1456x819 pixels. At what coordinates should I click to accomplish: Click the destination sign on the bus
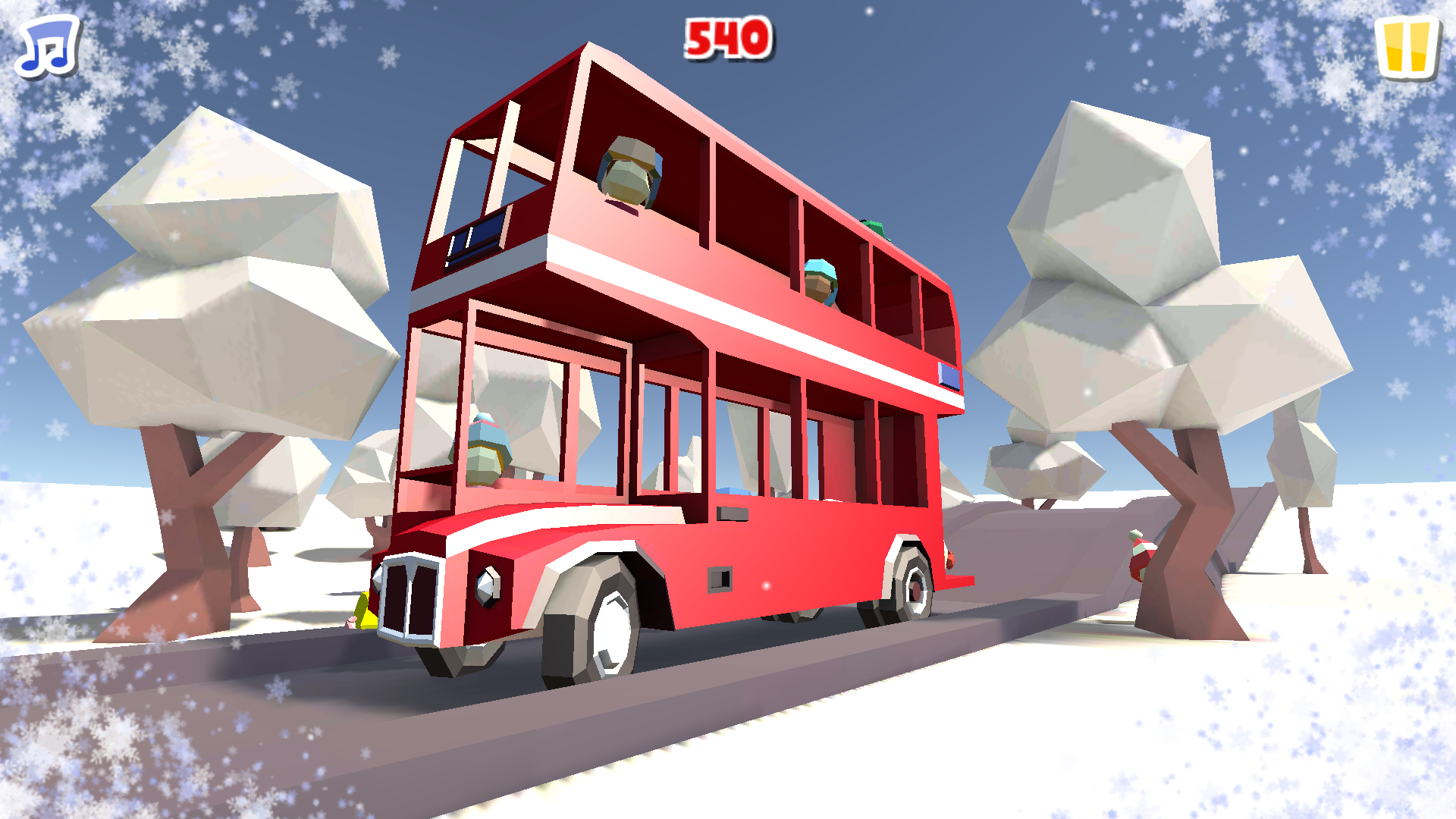(x=474, y=239)
